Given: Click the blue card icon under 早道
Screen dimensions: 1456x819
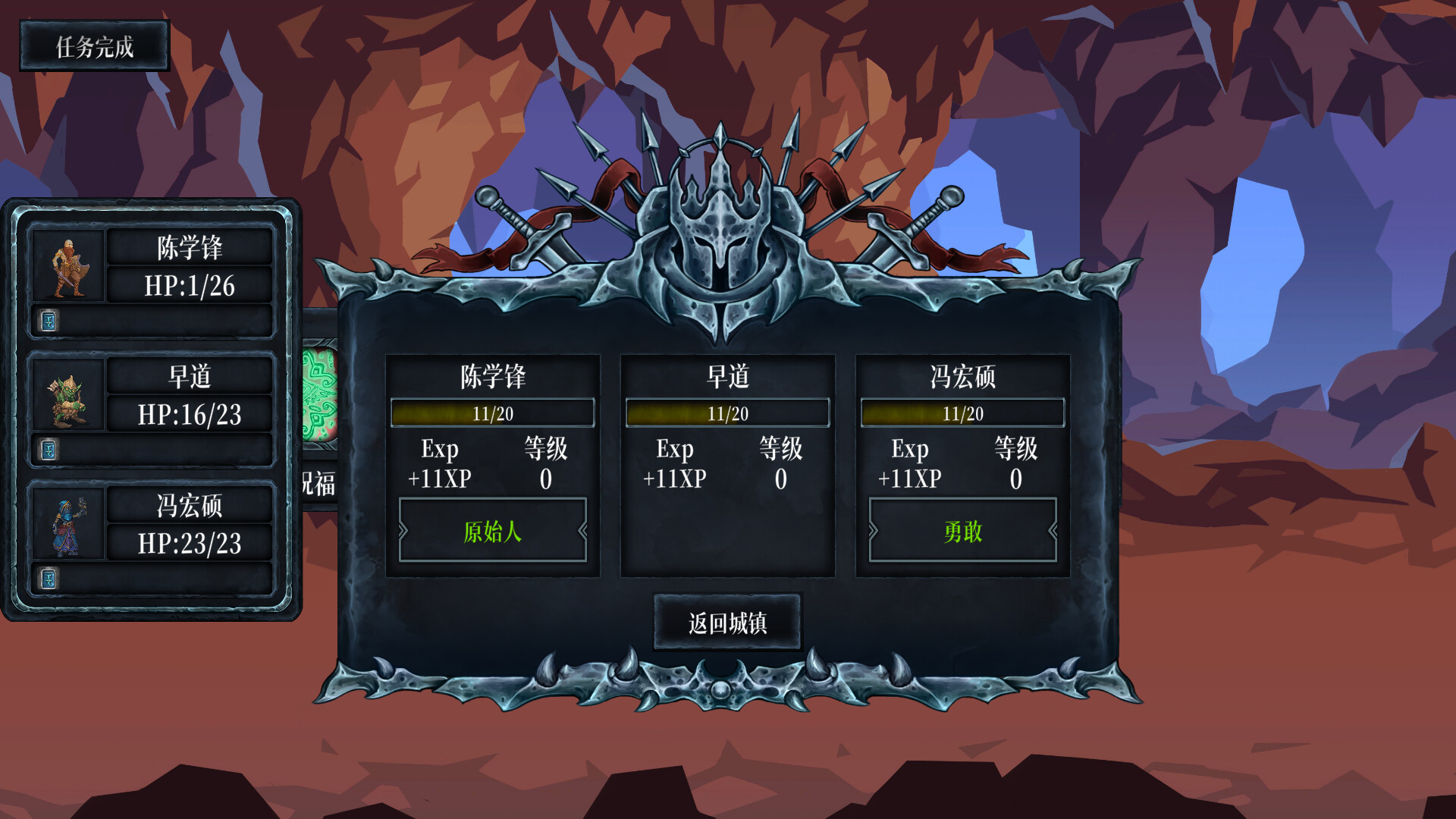Looking at the screenshot, I should pyautogui.click(x=48, y=450).
